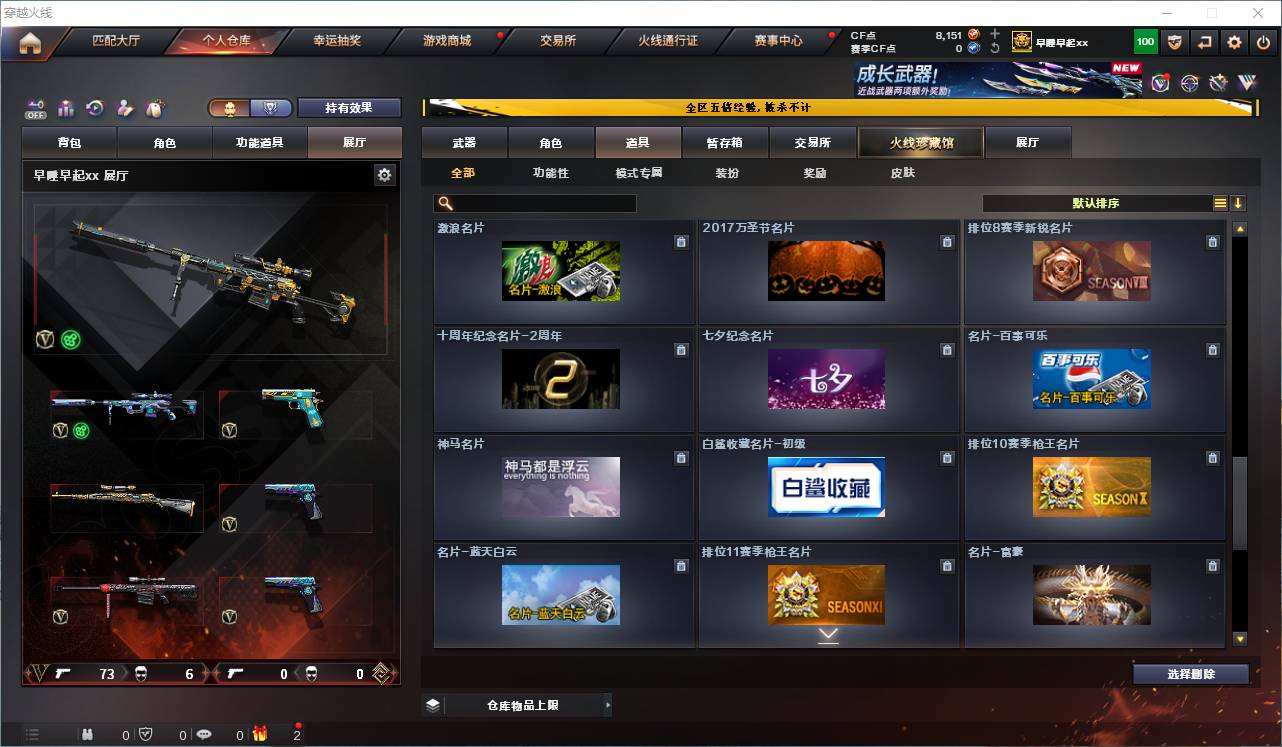Click the 选择删除 button
This screenshot has height=747, width=1282.
1191,673
